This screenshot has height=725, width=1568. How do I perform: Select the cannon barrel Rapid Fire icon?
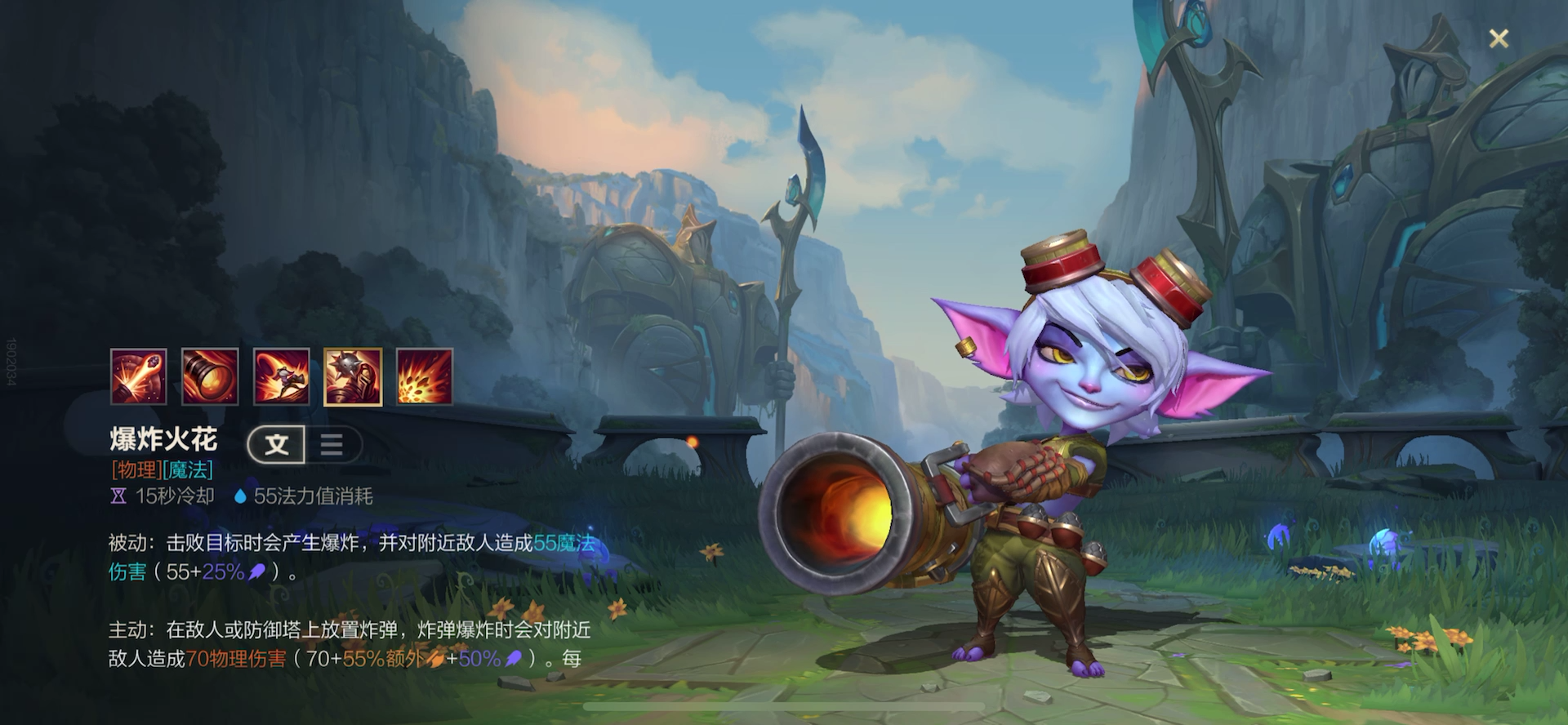210,376
